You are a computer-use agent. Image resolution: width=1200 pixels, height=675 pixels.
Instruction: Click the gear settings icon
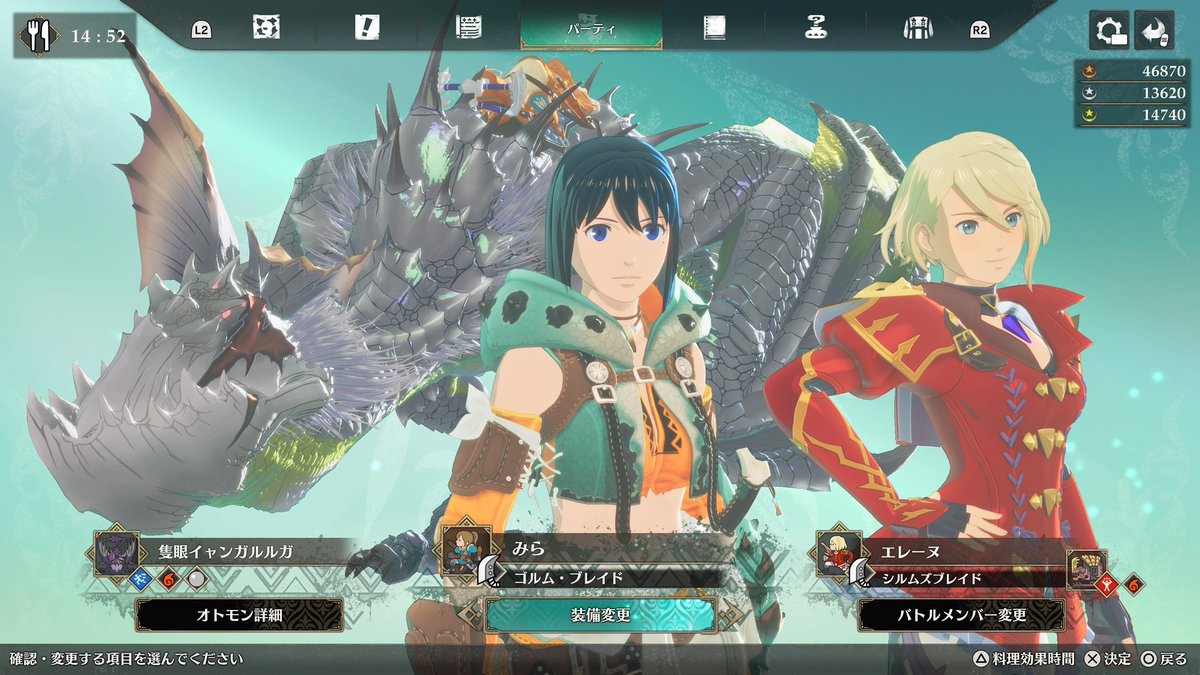[1110, 30]
